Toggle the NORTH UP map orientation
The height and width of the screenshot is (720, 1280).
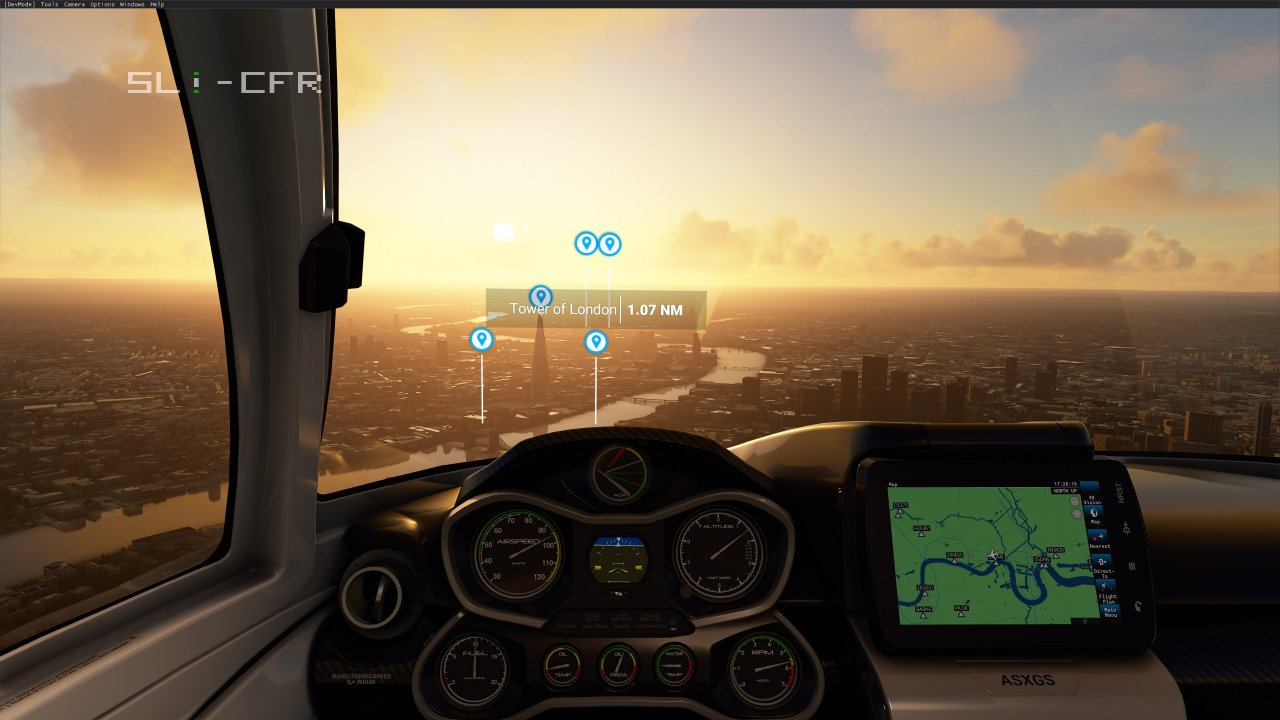click(x=1064, y=491)
